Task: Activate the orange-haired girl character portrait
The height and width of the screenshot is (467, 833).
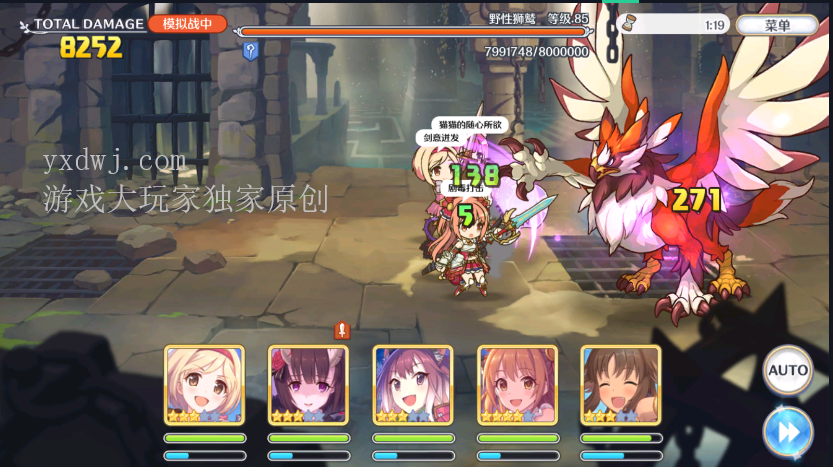Action: [516, 385]
